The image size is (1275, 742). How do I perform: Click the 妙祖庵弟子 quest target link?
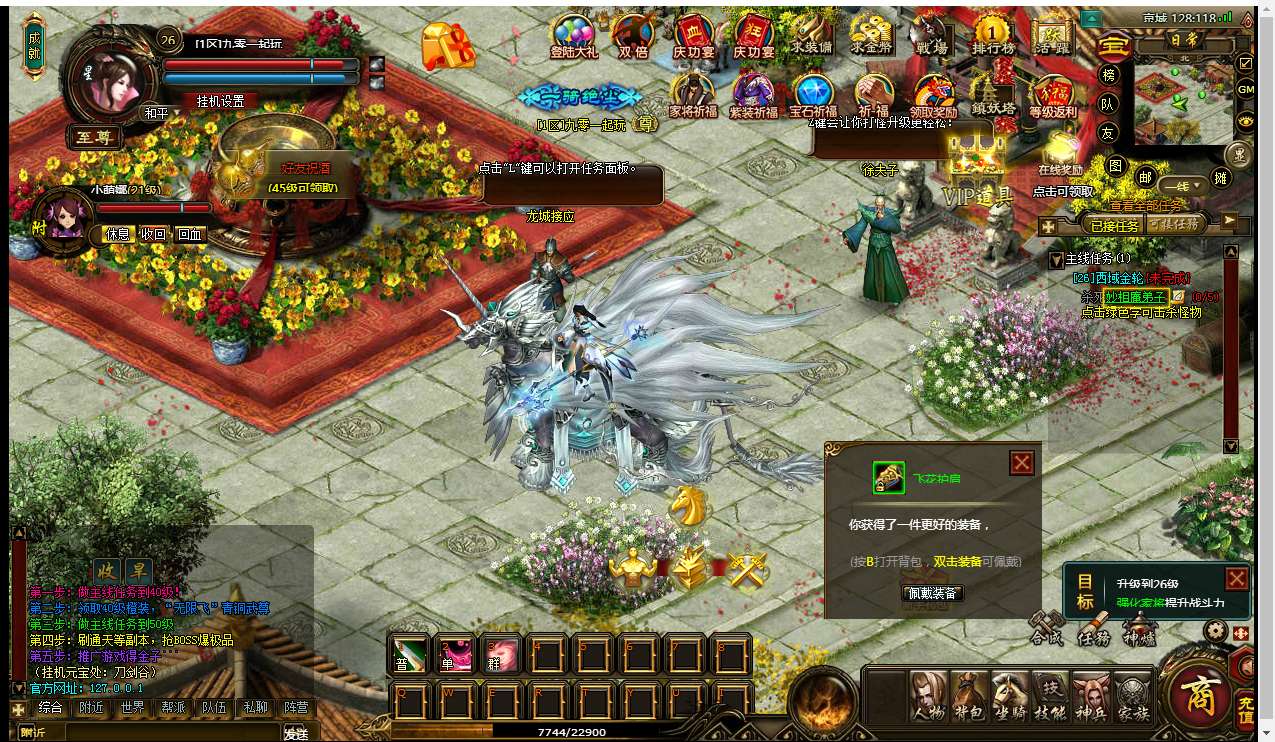pos(1134,297)
